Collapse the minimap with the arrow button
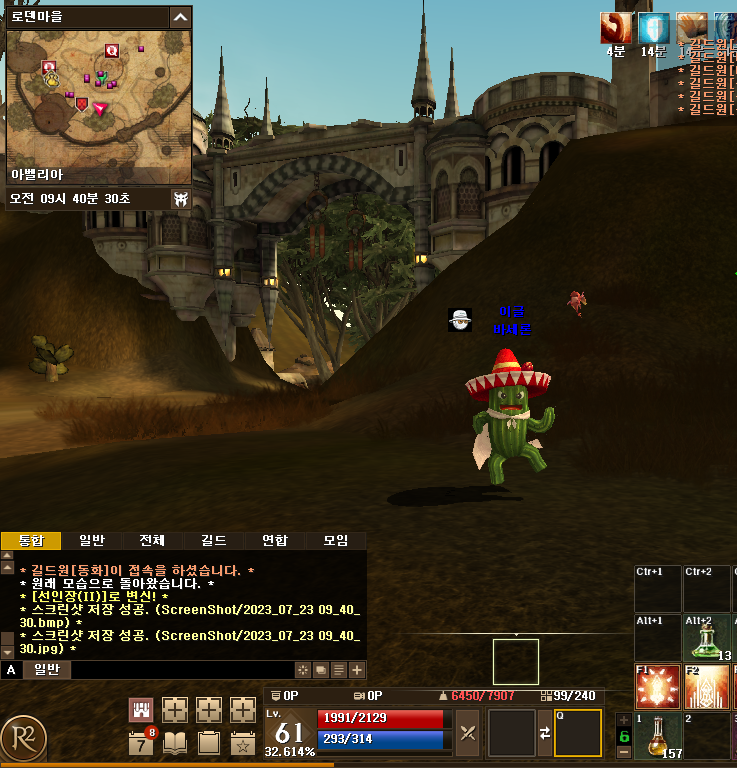This screenshot has width=737, height=768. (x=180, y=17)
